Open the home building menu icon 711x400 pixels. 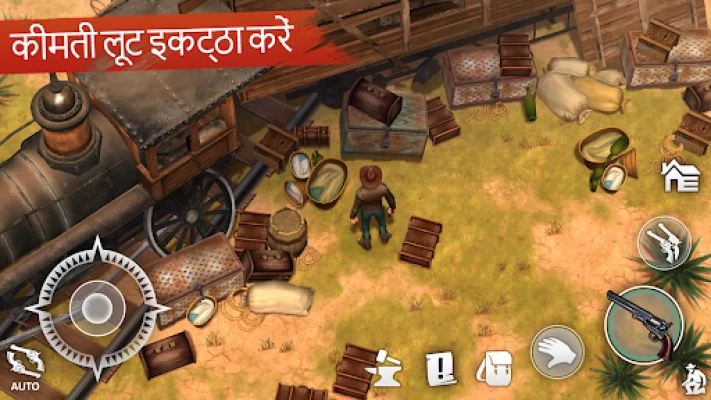pos(679,176)
